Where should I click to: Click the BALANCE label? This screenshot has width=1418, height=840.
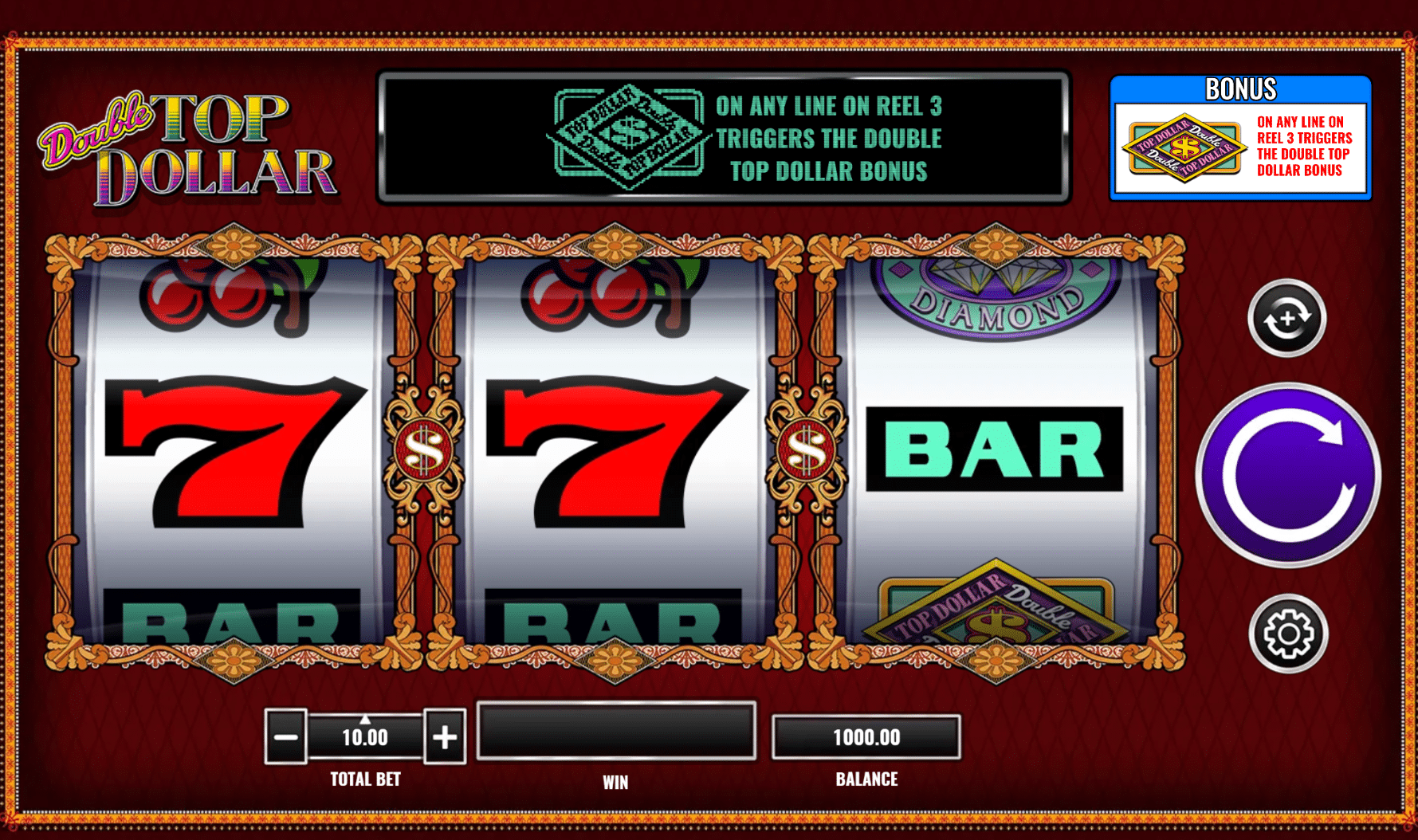(x=866, y=779)
